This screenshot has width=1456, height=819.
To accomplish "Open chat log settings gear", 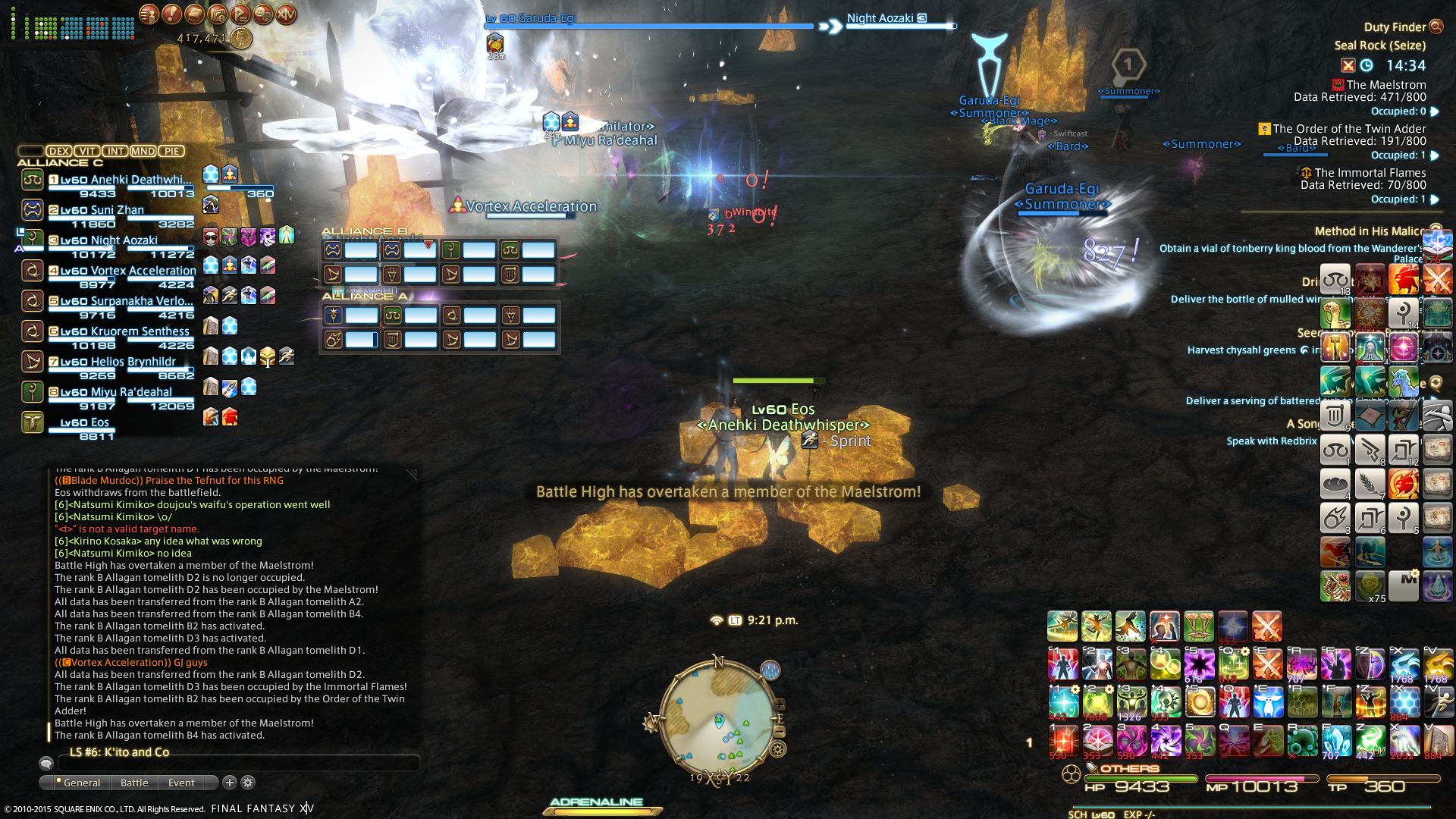I will [248, 782].
